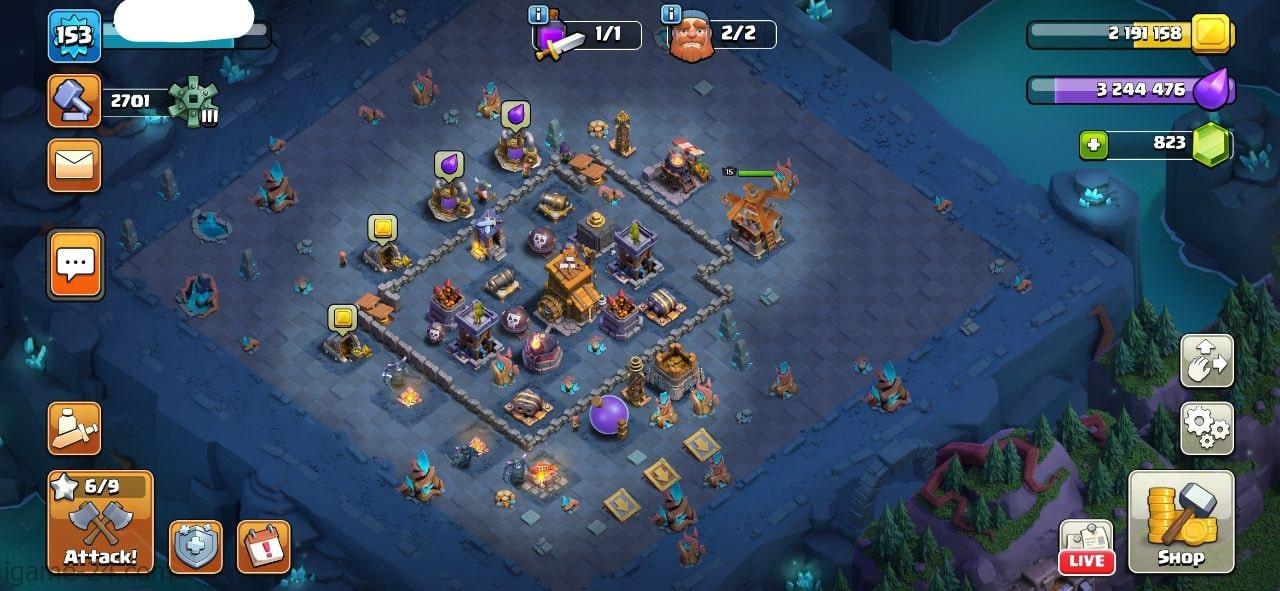
Task: Open the village layout editor
Action: point(1207,361)
